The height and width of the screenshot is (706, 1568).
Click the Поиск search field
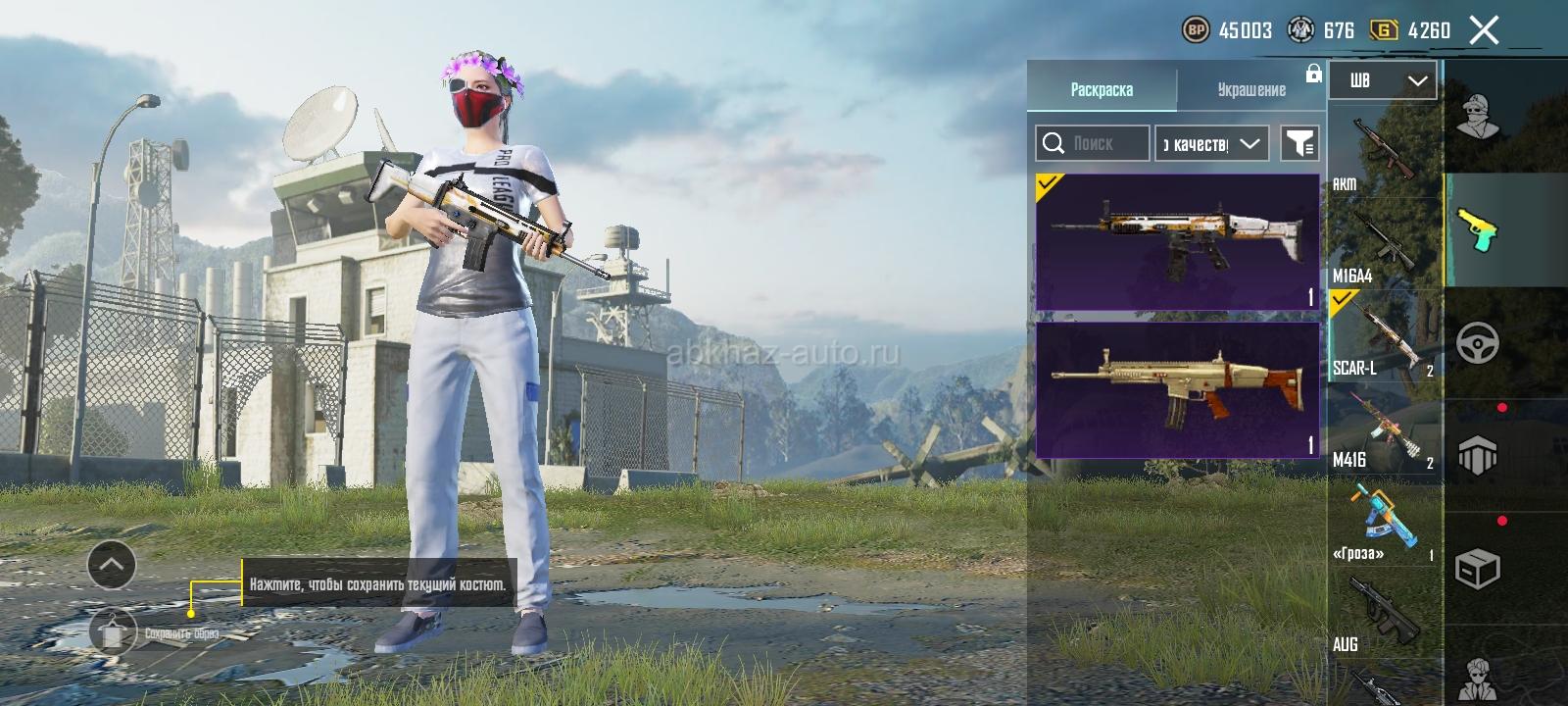(x=1093, y=143)
